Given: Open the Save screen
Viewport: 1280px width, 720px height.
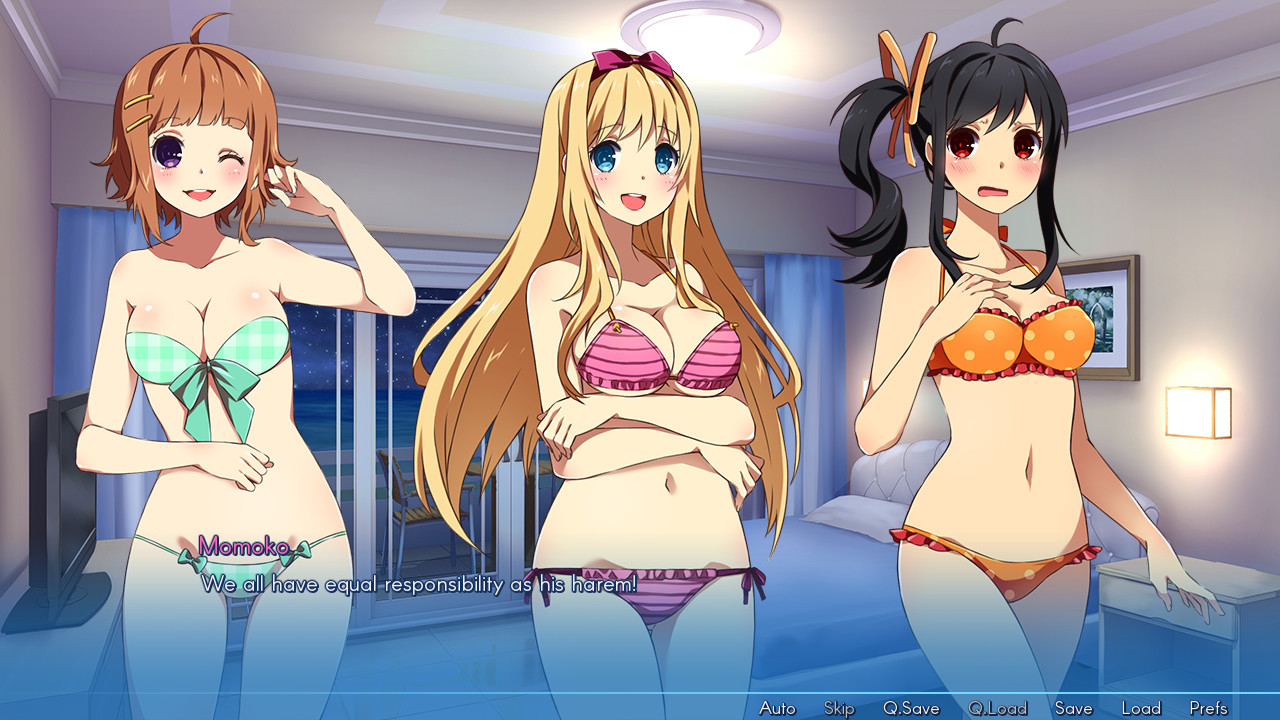Looking at the screenshot, I should coord(1073,707).
